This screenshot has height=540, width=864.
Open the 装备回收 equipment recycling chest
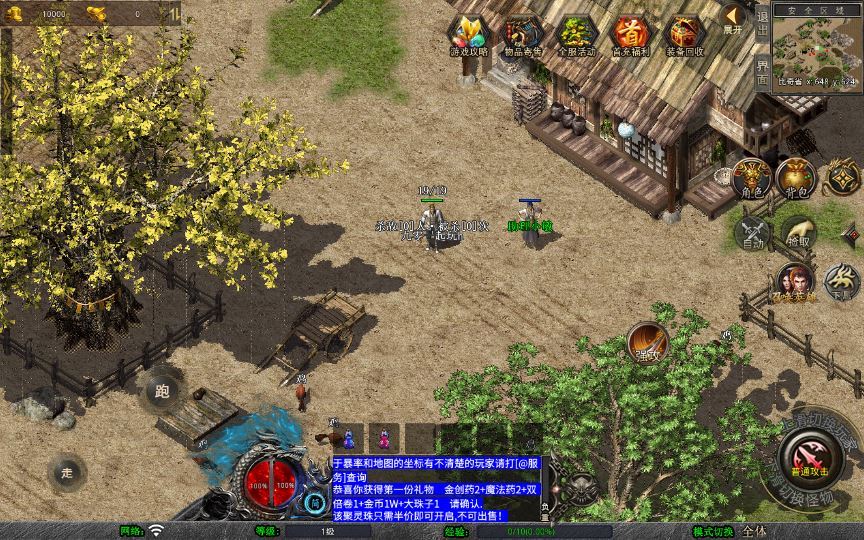(x=684, y=37)
